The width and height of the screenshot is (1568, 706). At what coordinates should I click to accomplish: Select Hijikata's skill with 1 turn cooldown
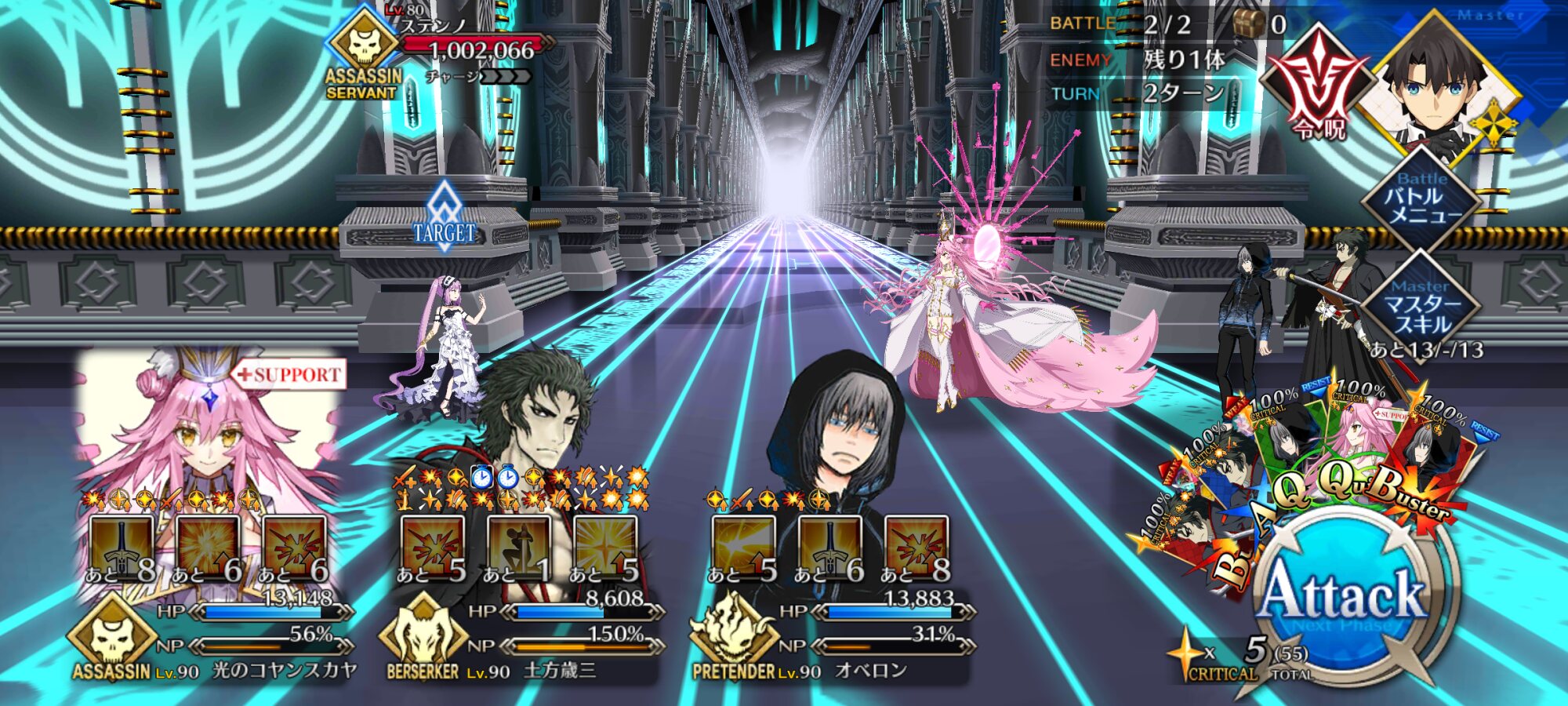[x=518, y=548]
